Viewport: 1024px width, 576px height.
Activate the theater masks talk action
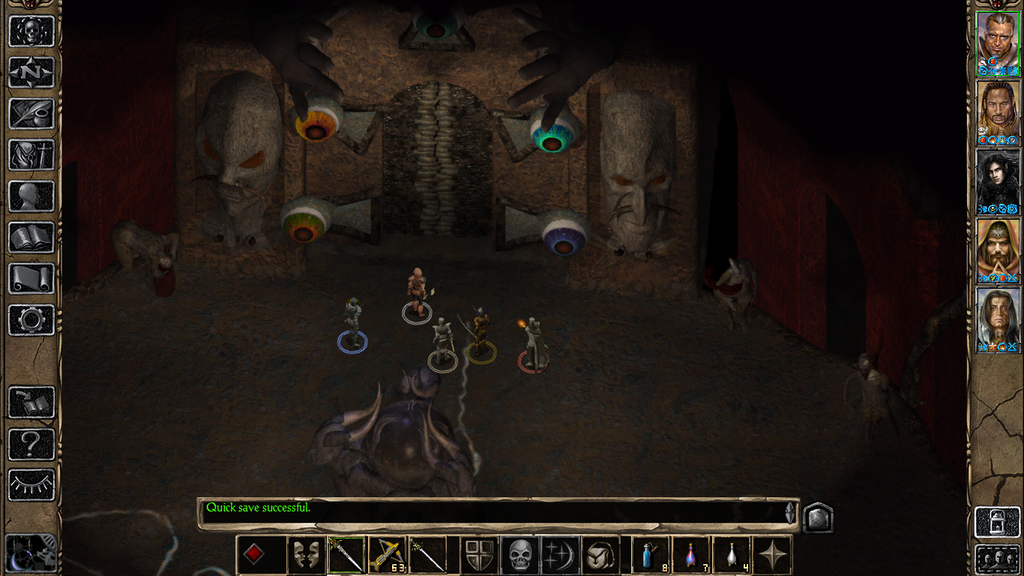click(306, 554)
